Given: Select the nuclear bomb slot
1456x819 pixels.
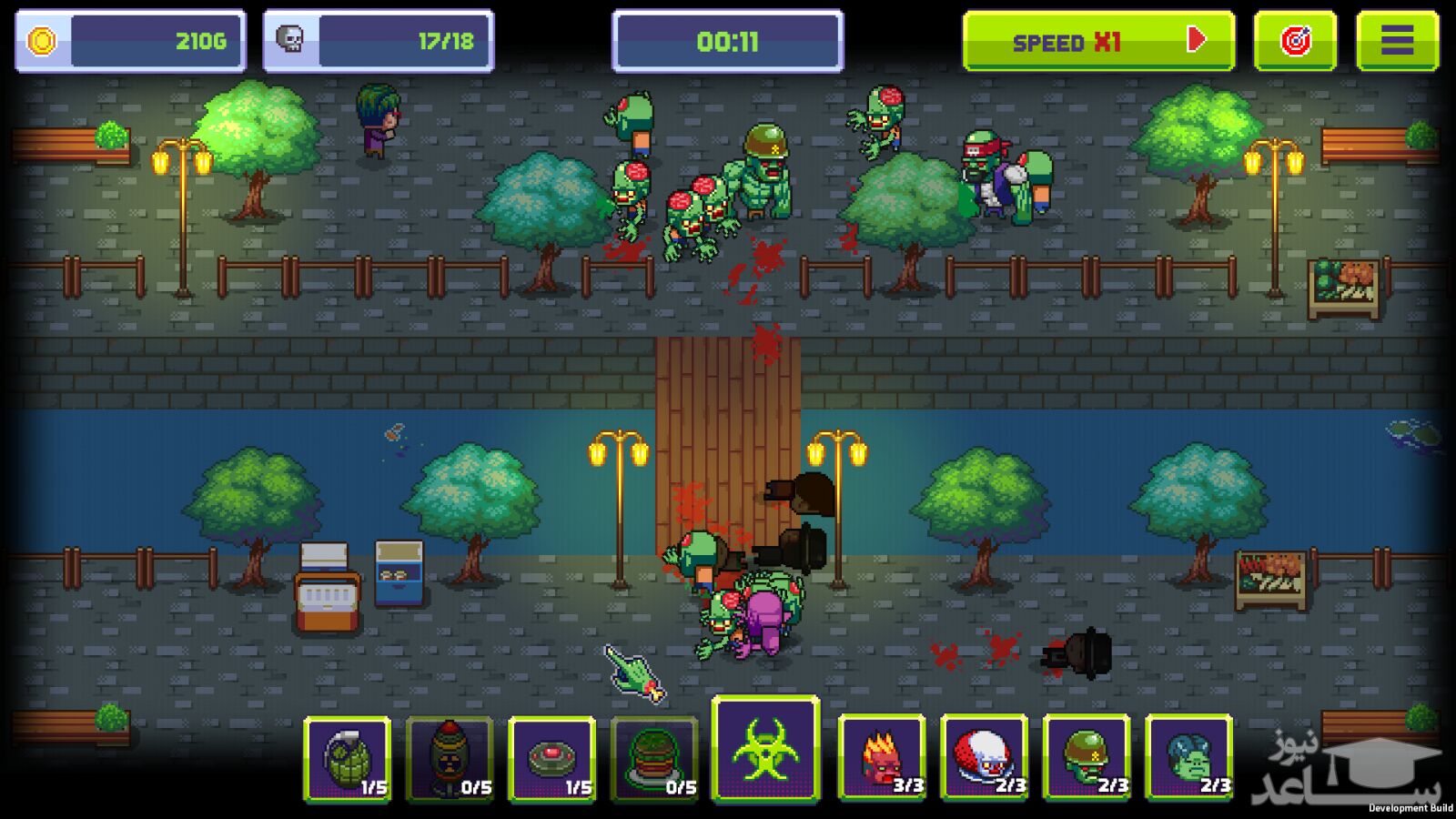Looking at the screenshot, I should (x=450, y=758).
